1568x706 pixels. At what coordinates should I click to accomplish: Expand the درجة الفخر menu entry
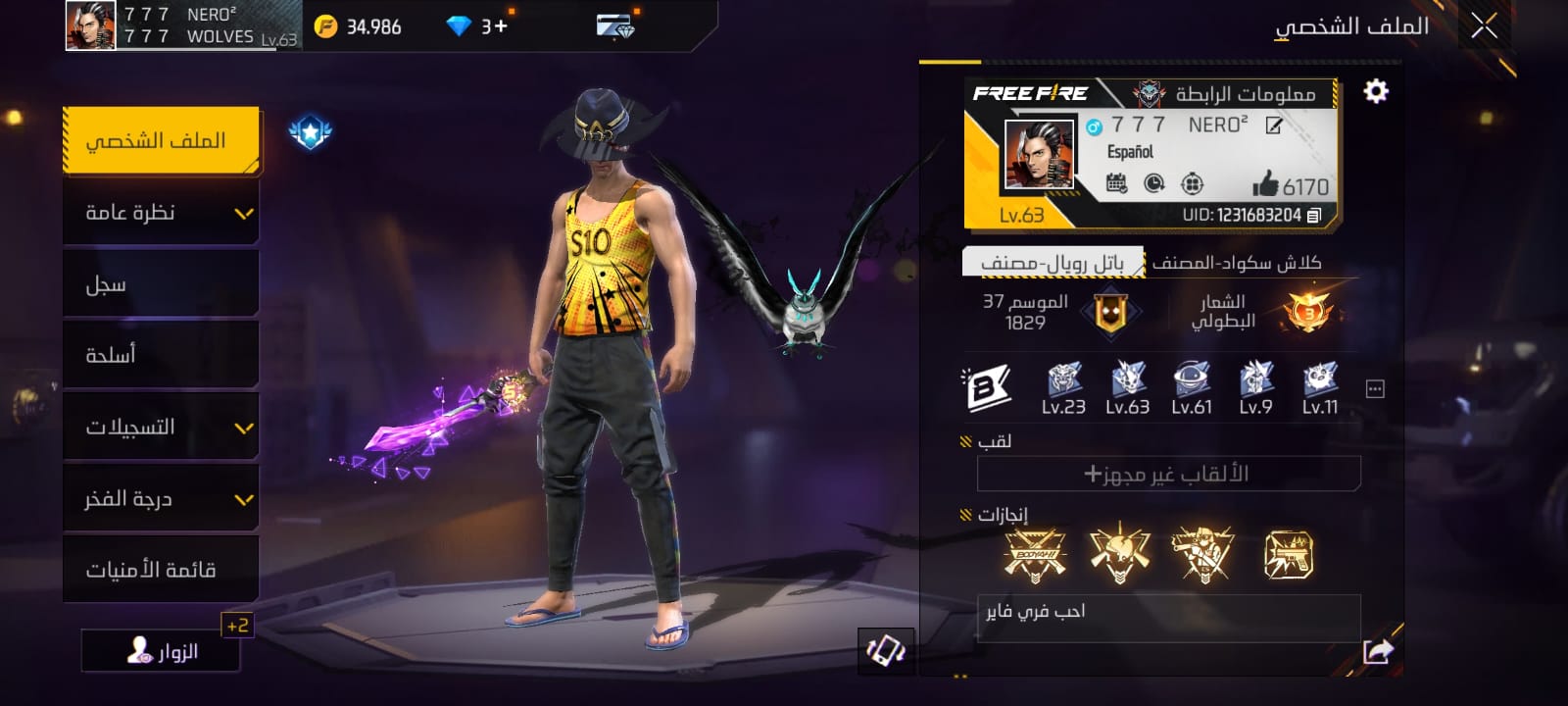tap(161, 499)
